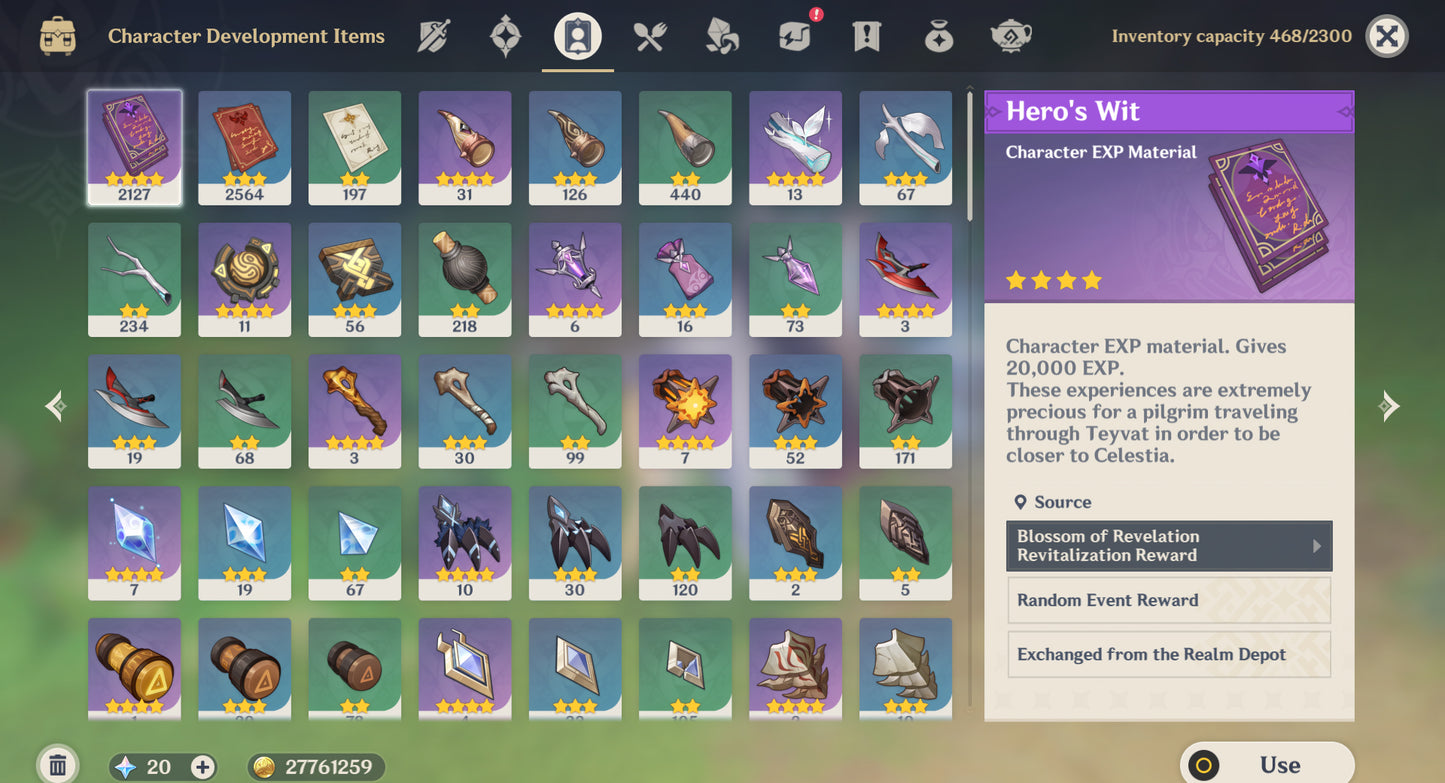This screenshot has height=783, width=1445.
Task: Click the plus to purchase Primogems
Action: tap(202, 767)
